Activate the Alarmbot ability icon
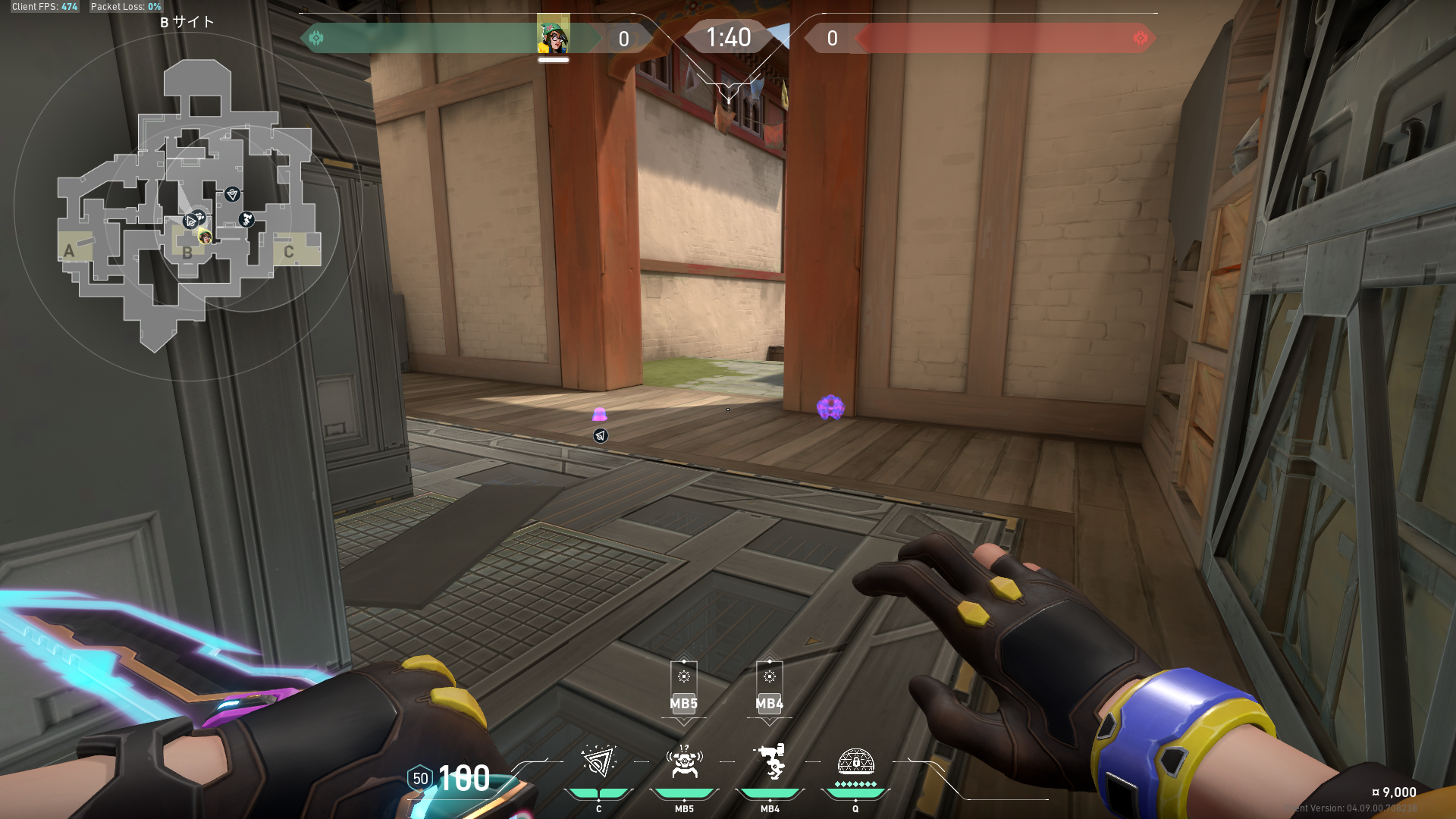This screenshot has height=819, width=1456. (684, 761)
